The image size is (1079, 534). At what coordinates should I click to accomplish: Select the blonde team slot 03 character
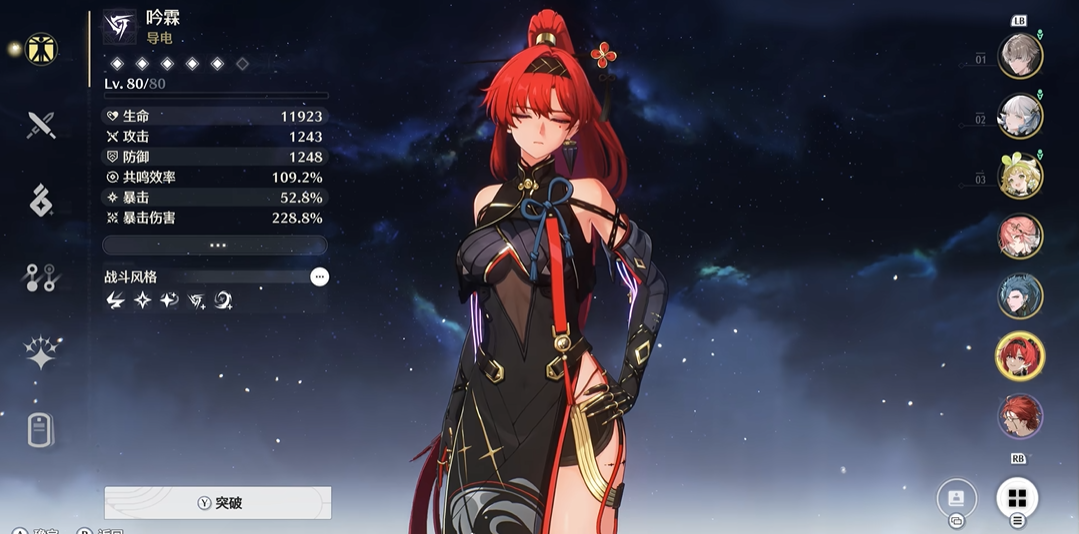[1020, 176]
